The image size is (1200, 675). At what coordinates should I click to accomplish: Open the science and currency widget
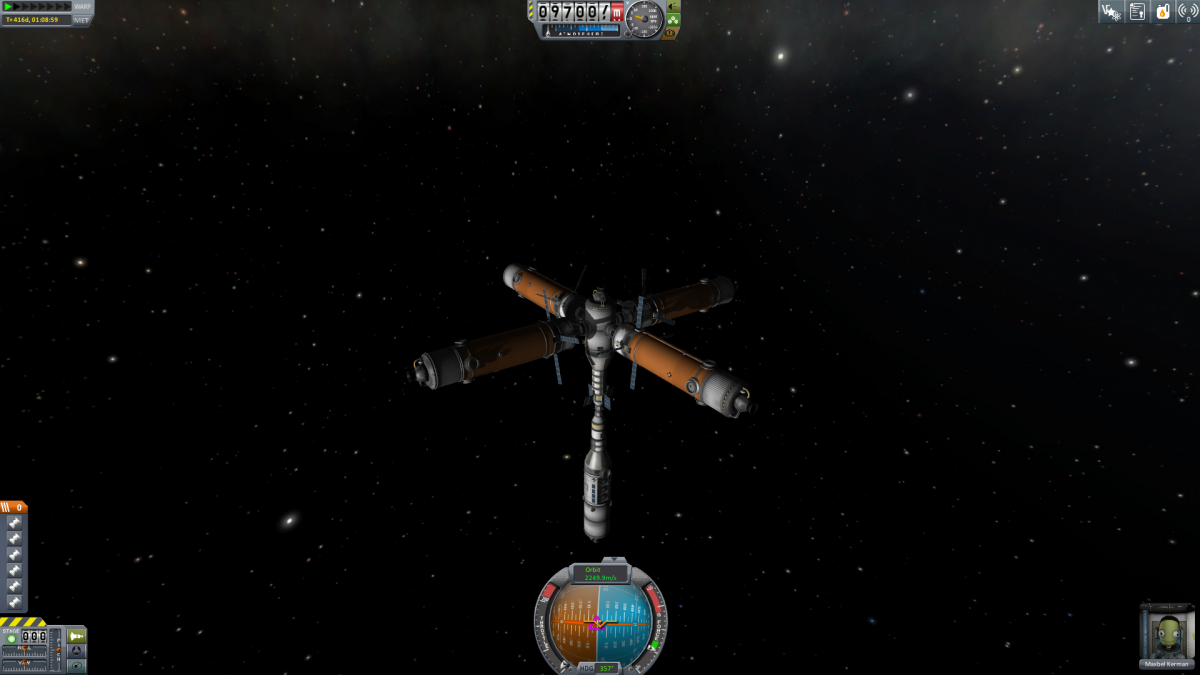point(1110,12)
